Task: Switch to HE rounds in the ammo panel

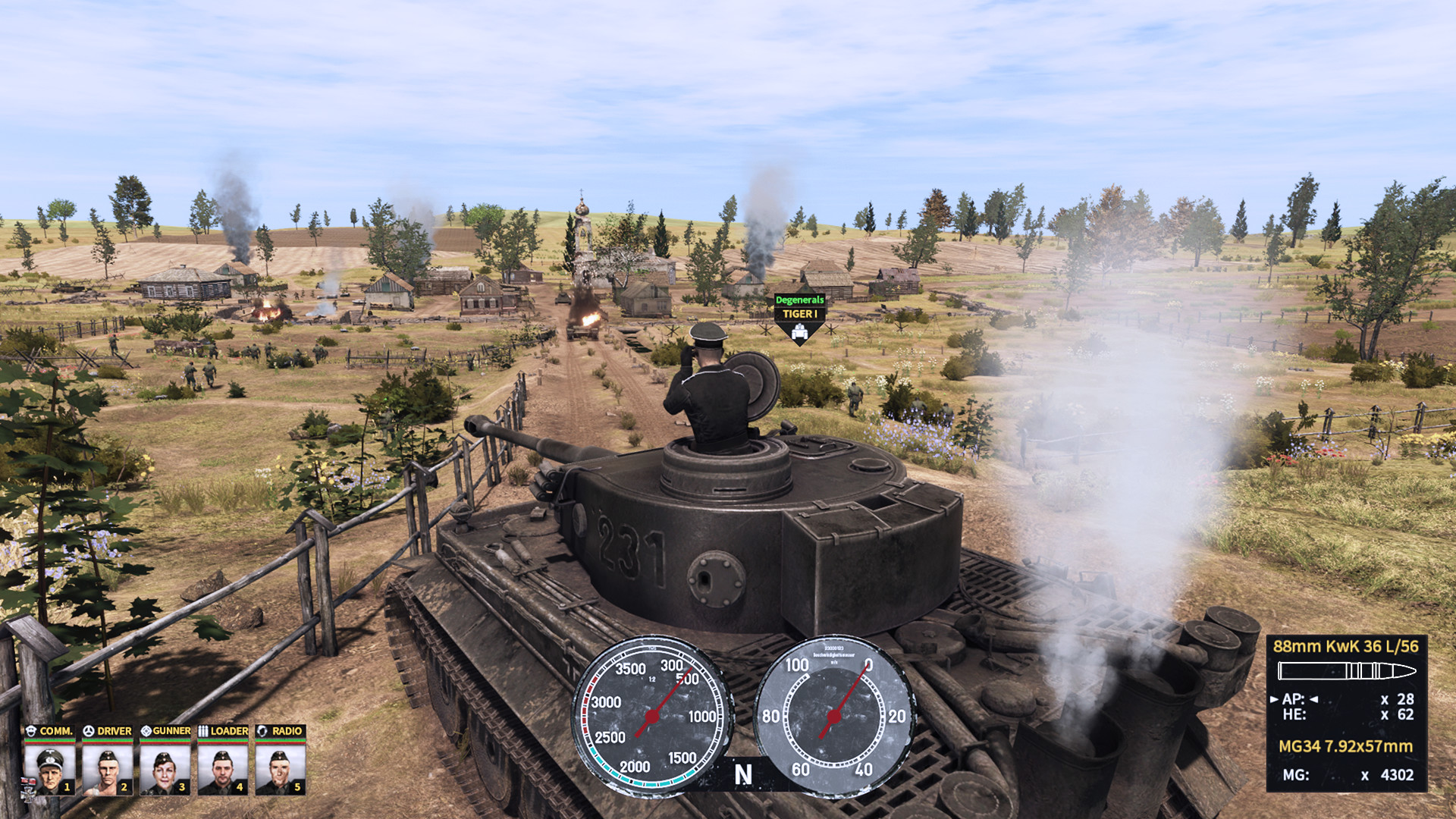Action: pyautogui.click(x=1294, y=715)
